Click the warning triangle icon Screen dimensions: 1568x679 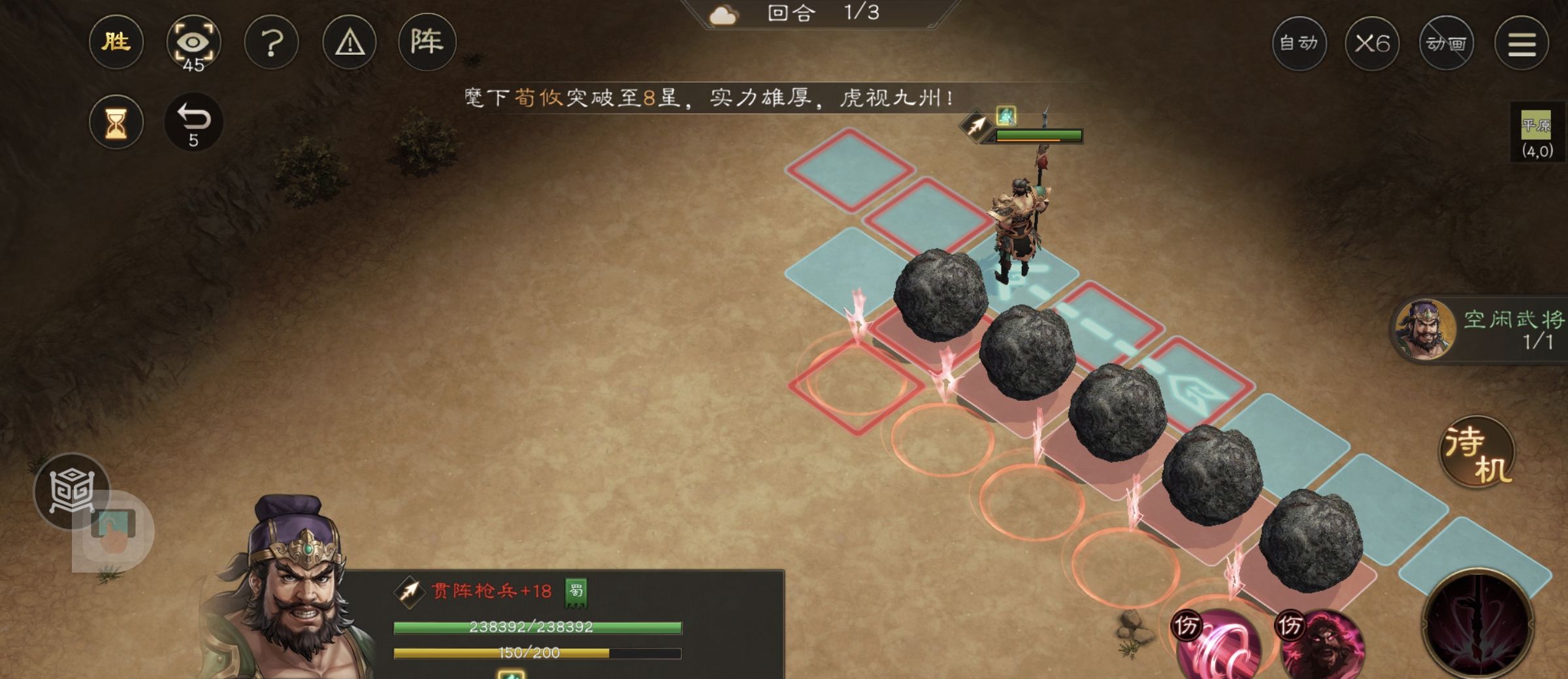pyautogui.click(x=350, y=43)
